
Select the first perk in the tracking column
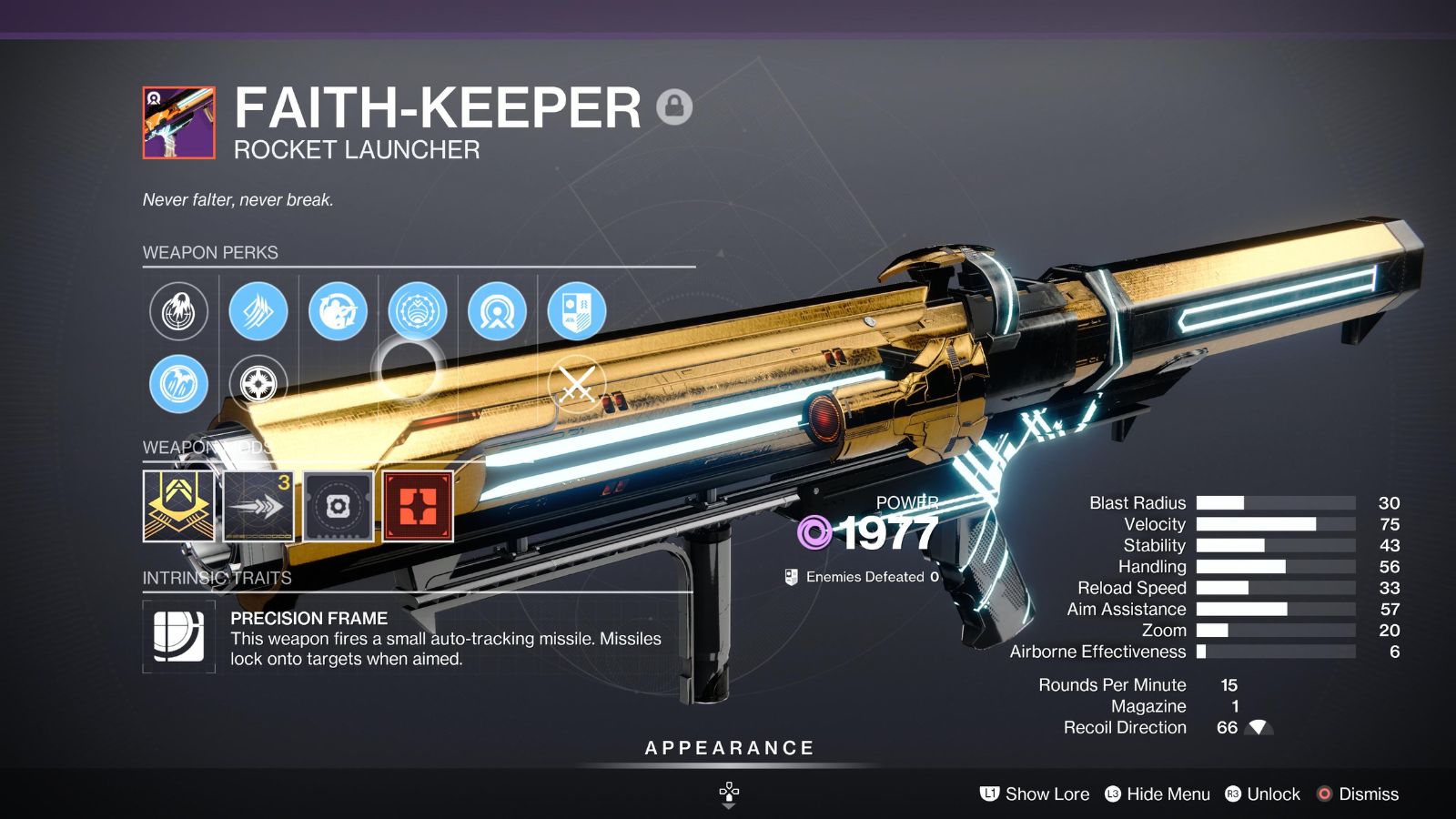(x=178, y=312)
